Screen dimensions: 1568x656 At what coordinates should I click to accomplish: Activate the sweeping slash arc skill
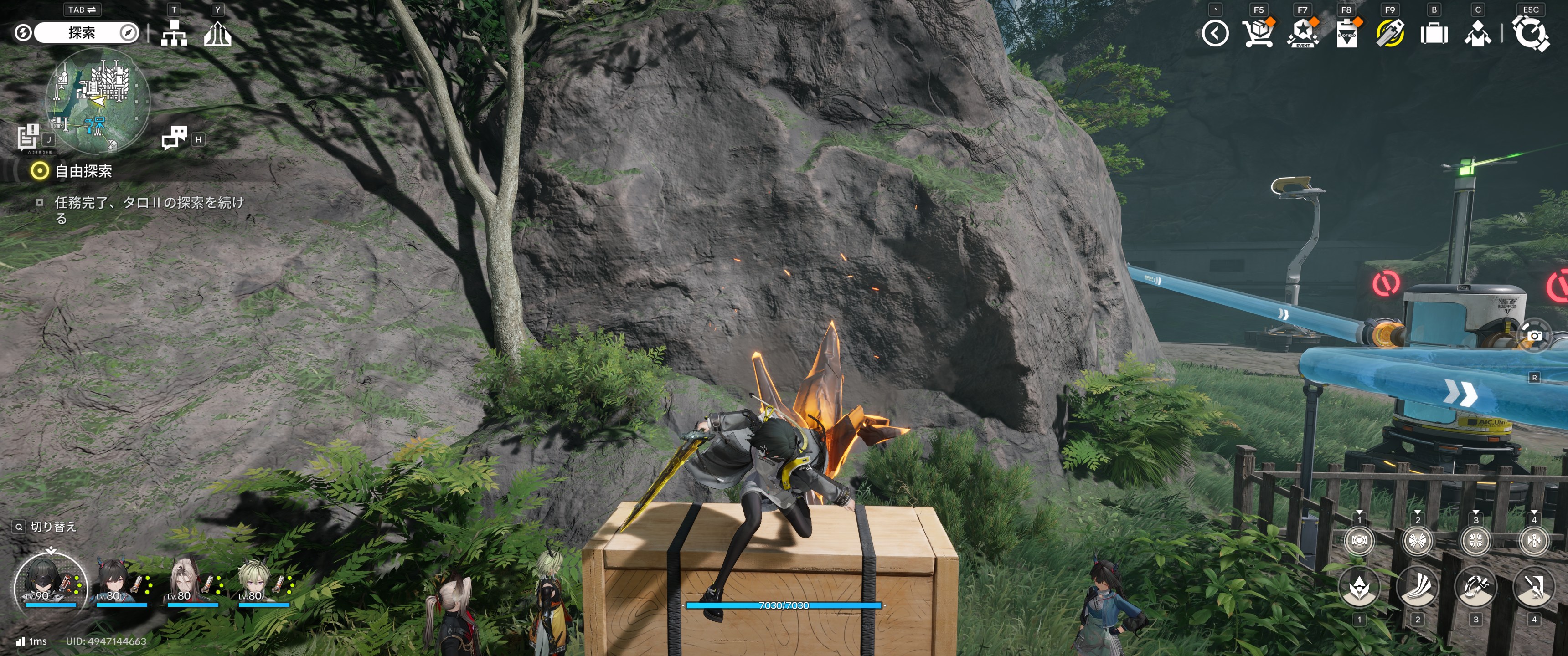(1417, 587)
